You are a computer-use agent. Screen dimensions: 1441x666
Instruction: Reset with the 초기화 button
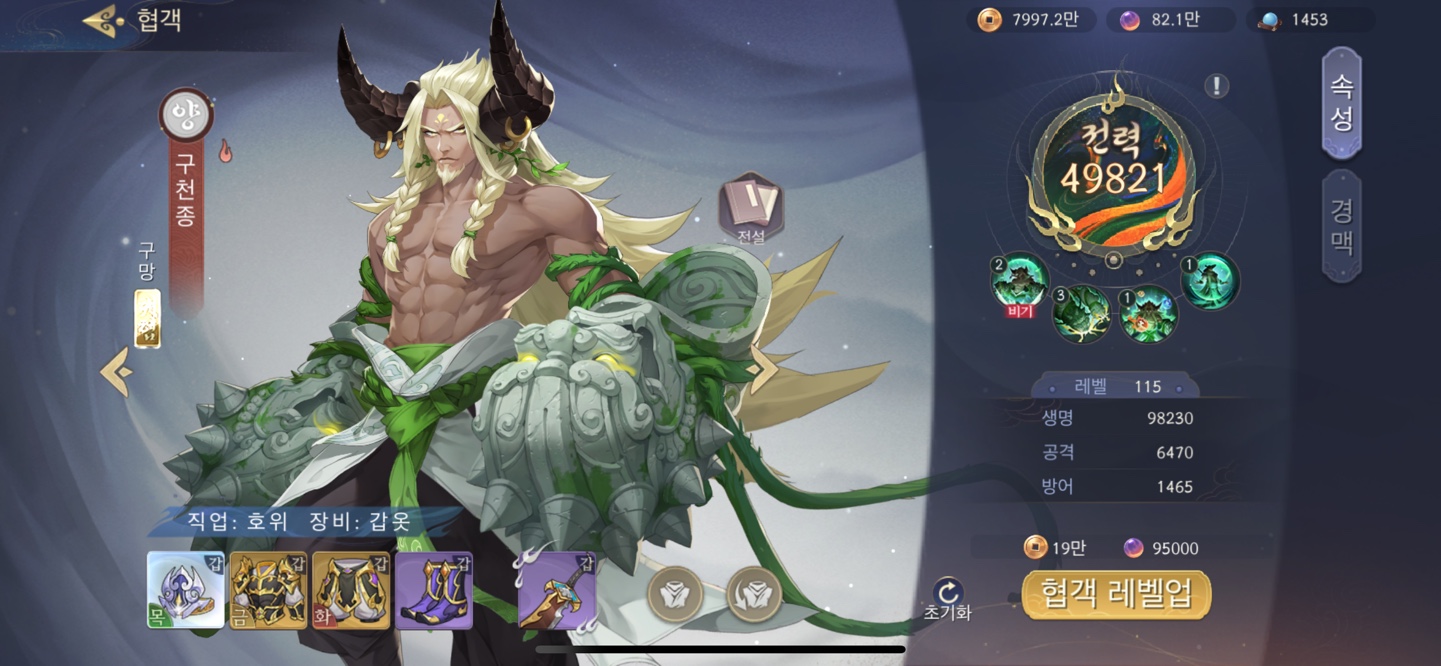click(x=948, y=598)
